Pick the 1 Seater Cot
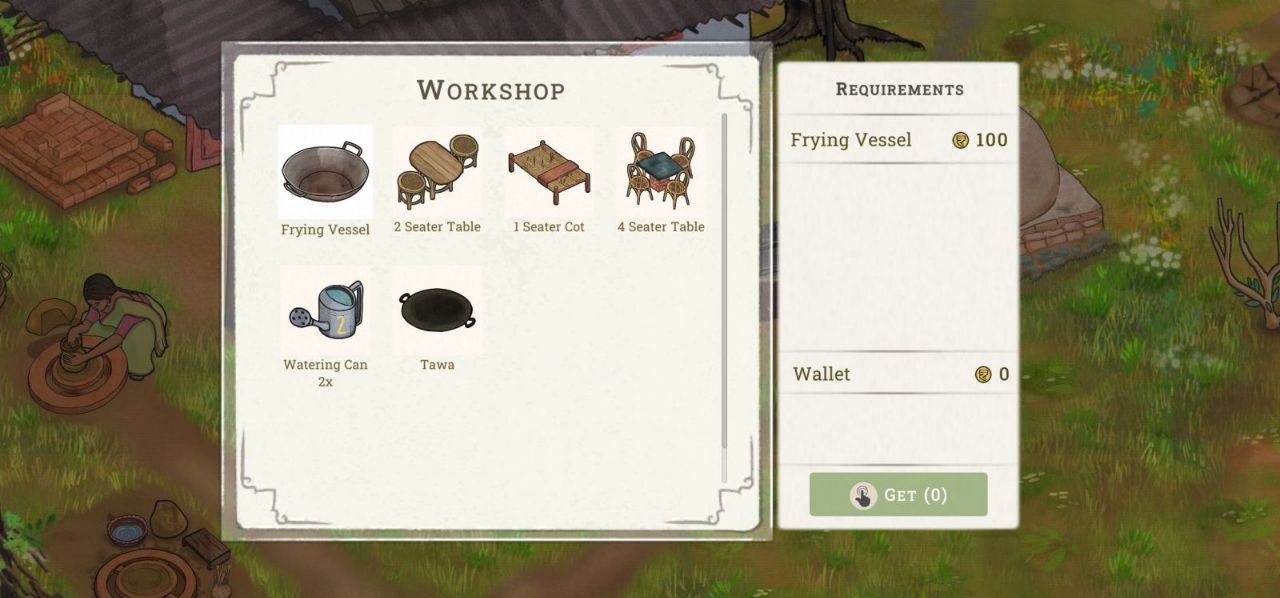Image resolution: width=1280 pixels, height=598 pixels. pos(549,172)
